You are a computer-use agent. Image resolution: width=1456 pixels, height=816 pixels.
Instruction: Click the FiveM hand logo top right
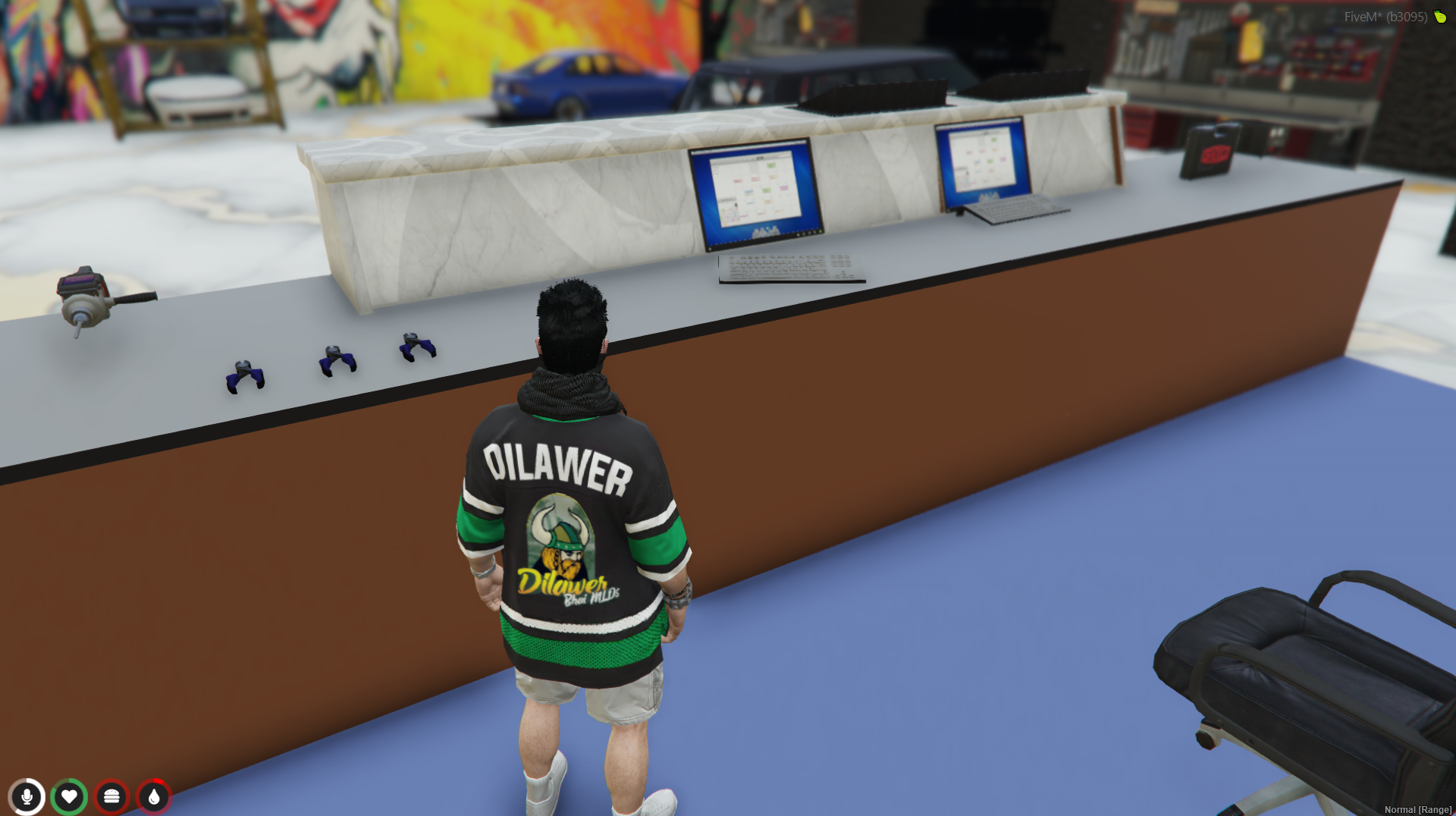click(1439, 17)
